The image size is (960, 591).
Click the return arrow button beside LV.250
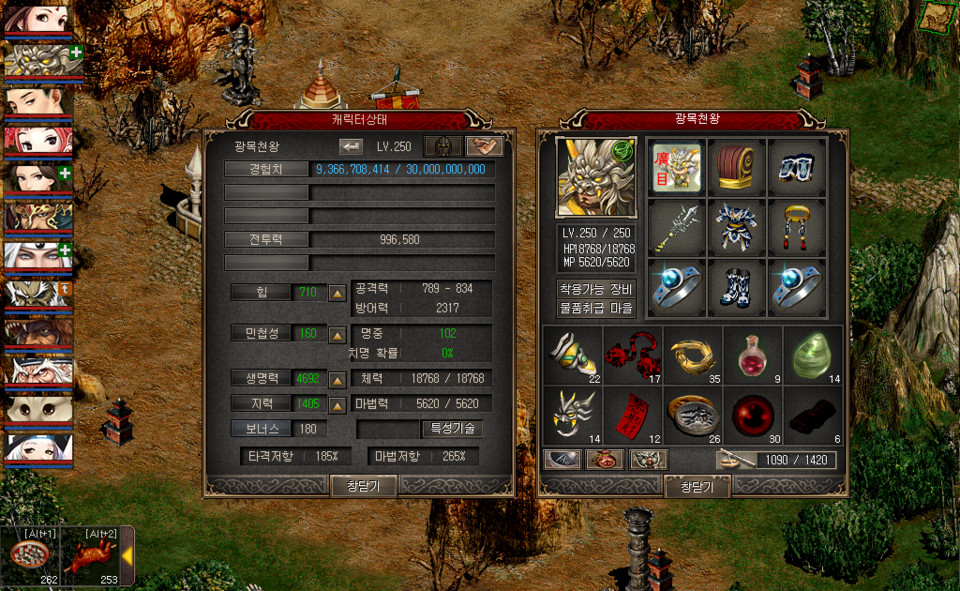[351, 146]
